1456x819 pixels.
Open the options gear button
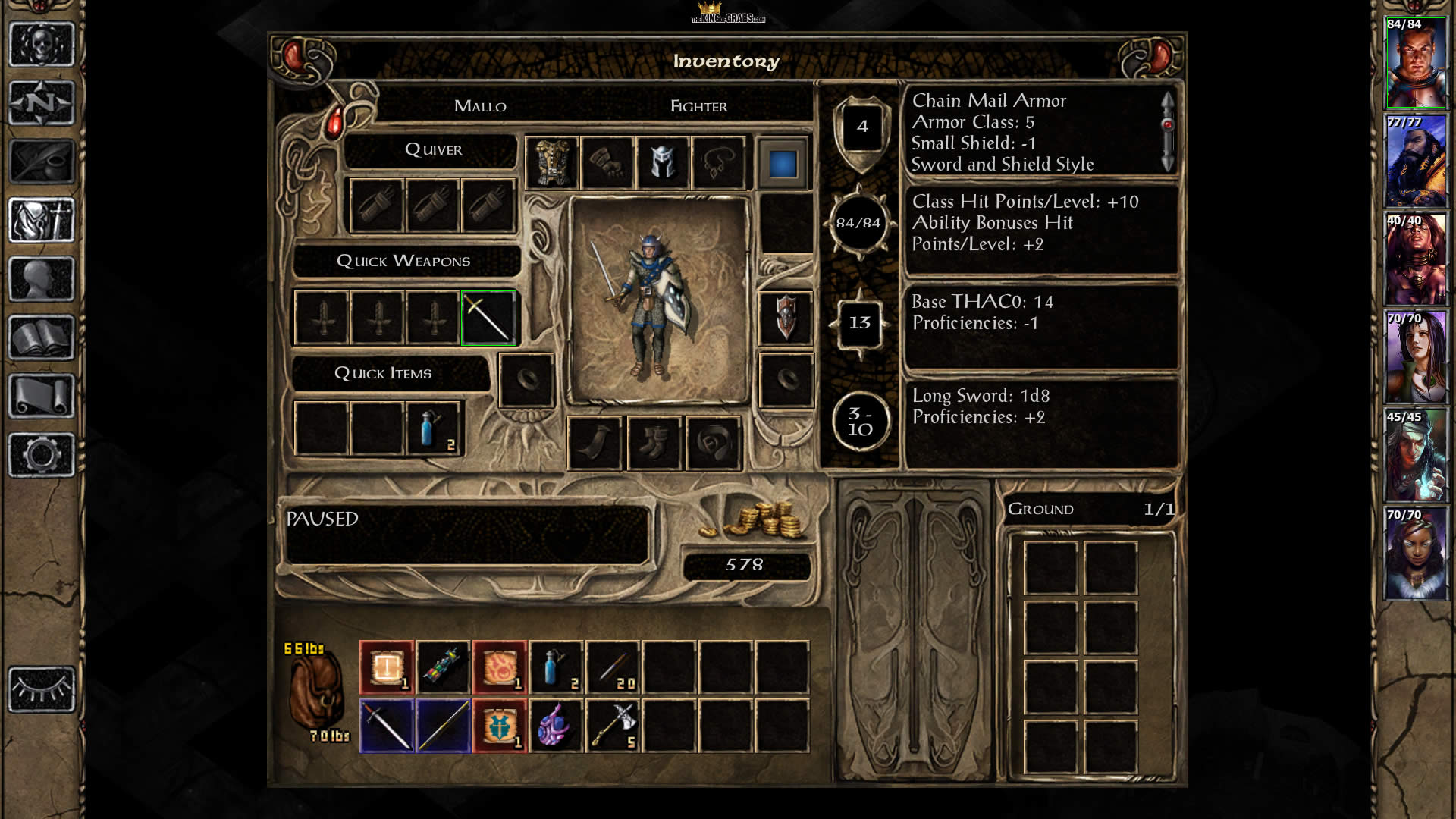42,455
